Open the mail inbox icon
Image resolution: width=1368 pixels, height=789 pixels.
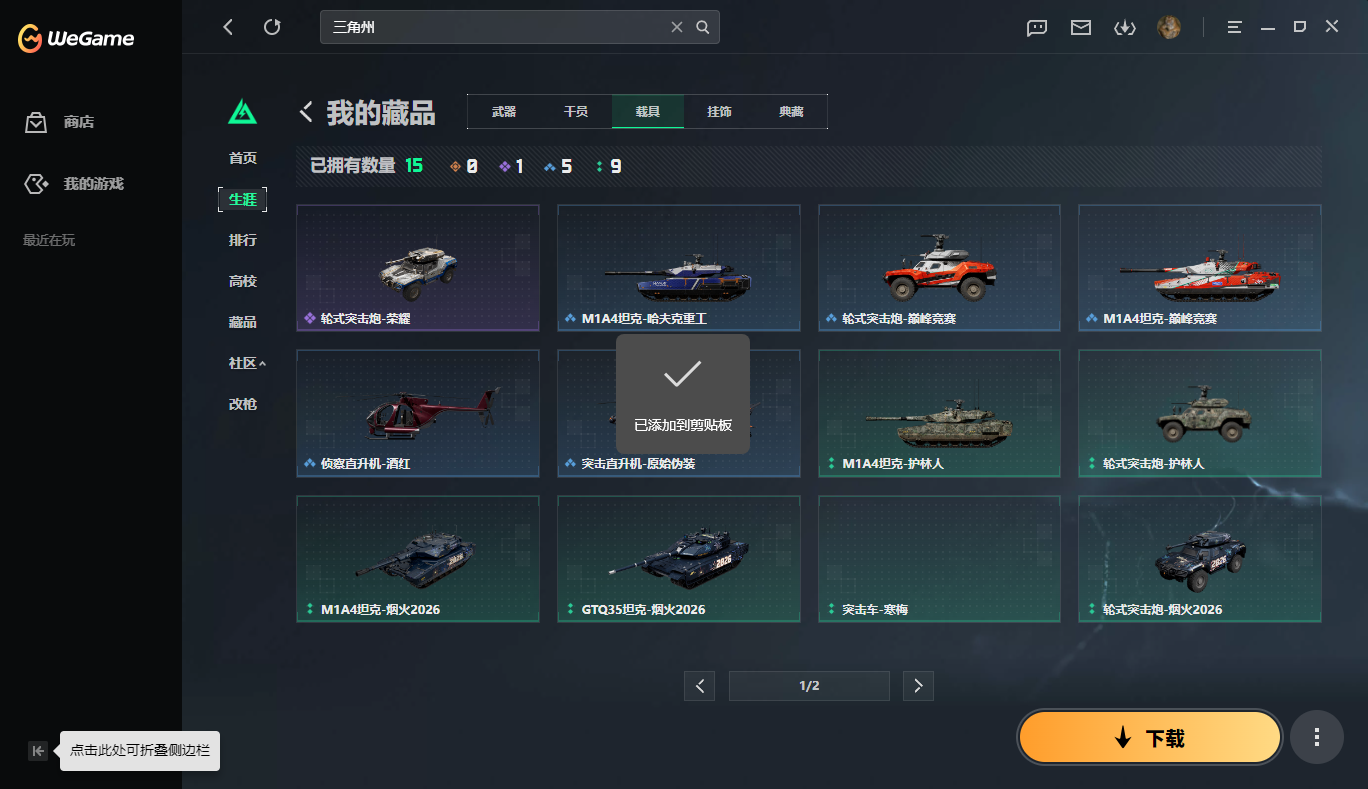click(x=1080, y=27)
